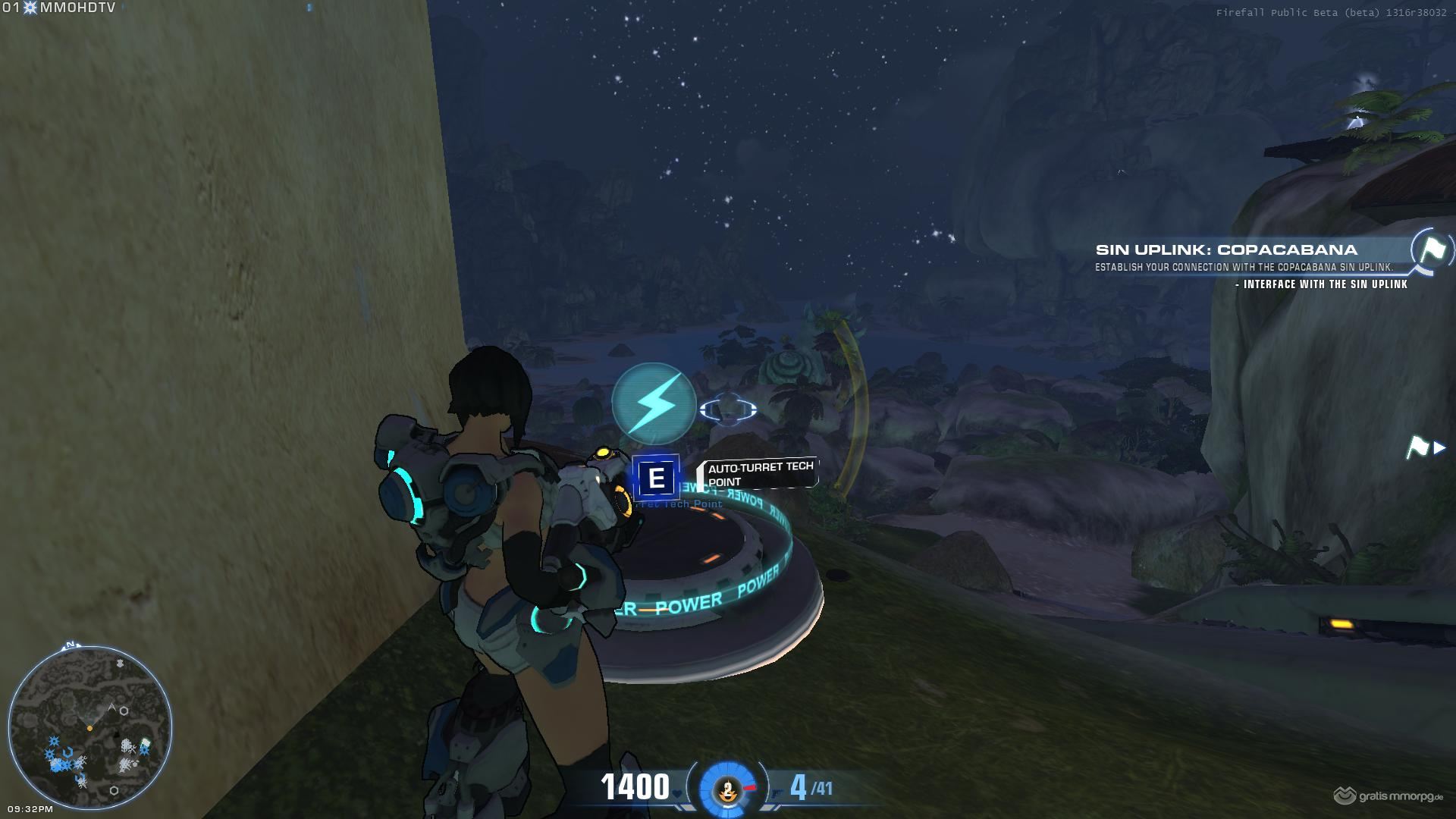Click the waypoint flag marker with arrow
This screenshot has height=819, width=1456.
[1423, 447]
